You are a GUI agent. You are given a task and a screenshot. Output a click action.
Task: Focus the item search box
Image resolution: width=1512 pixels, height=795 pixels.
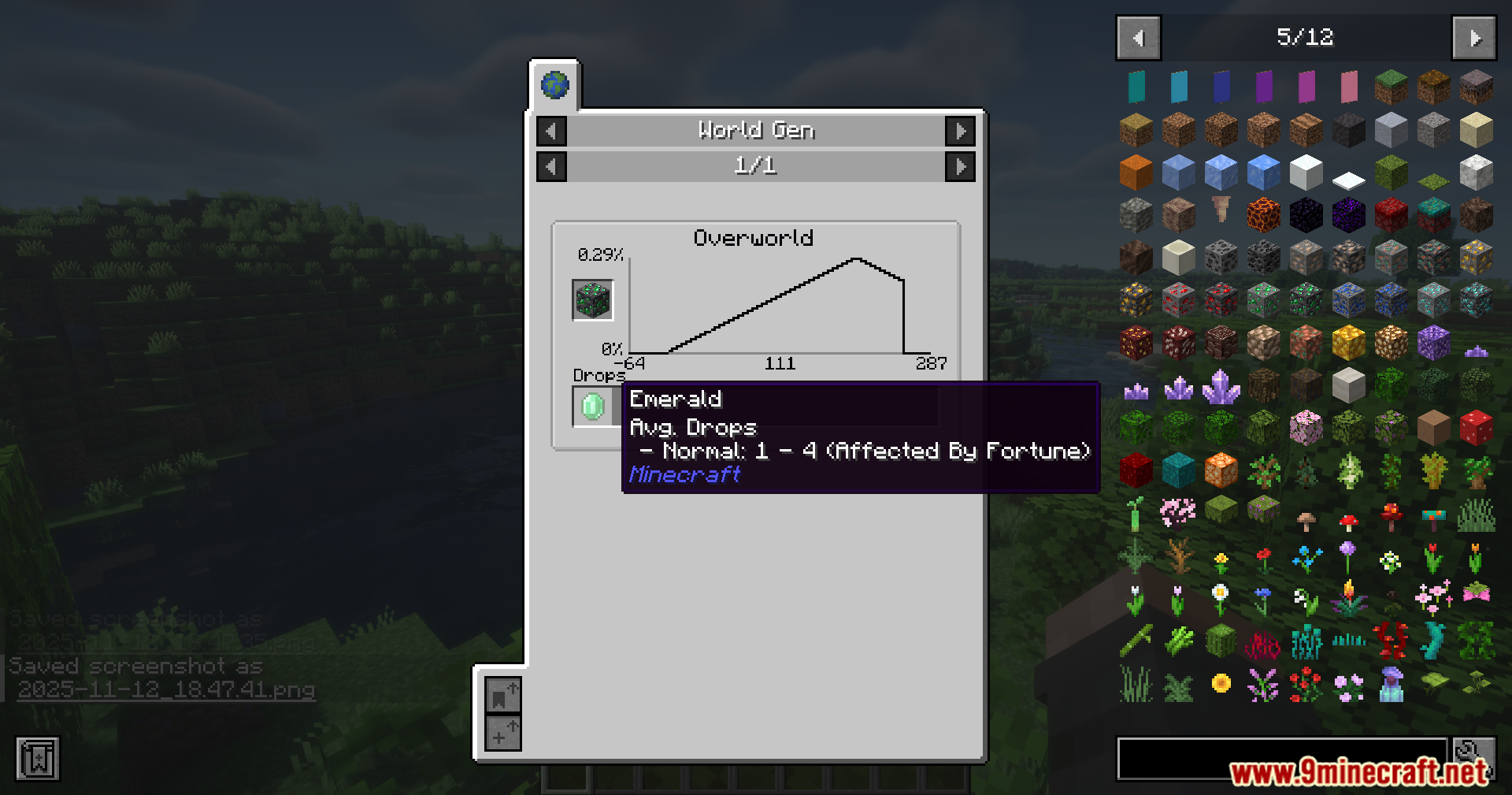coord(1281,758)
